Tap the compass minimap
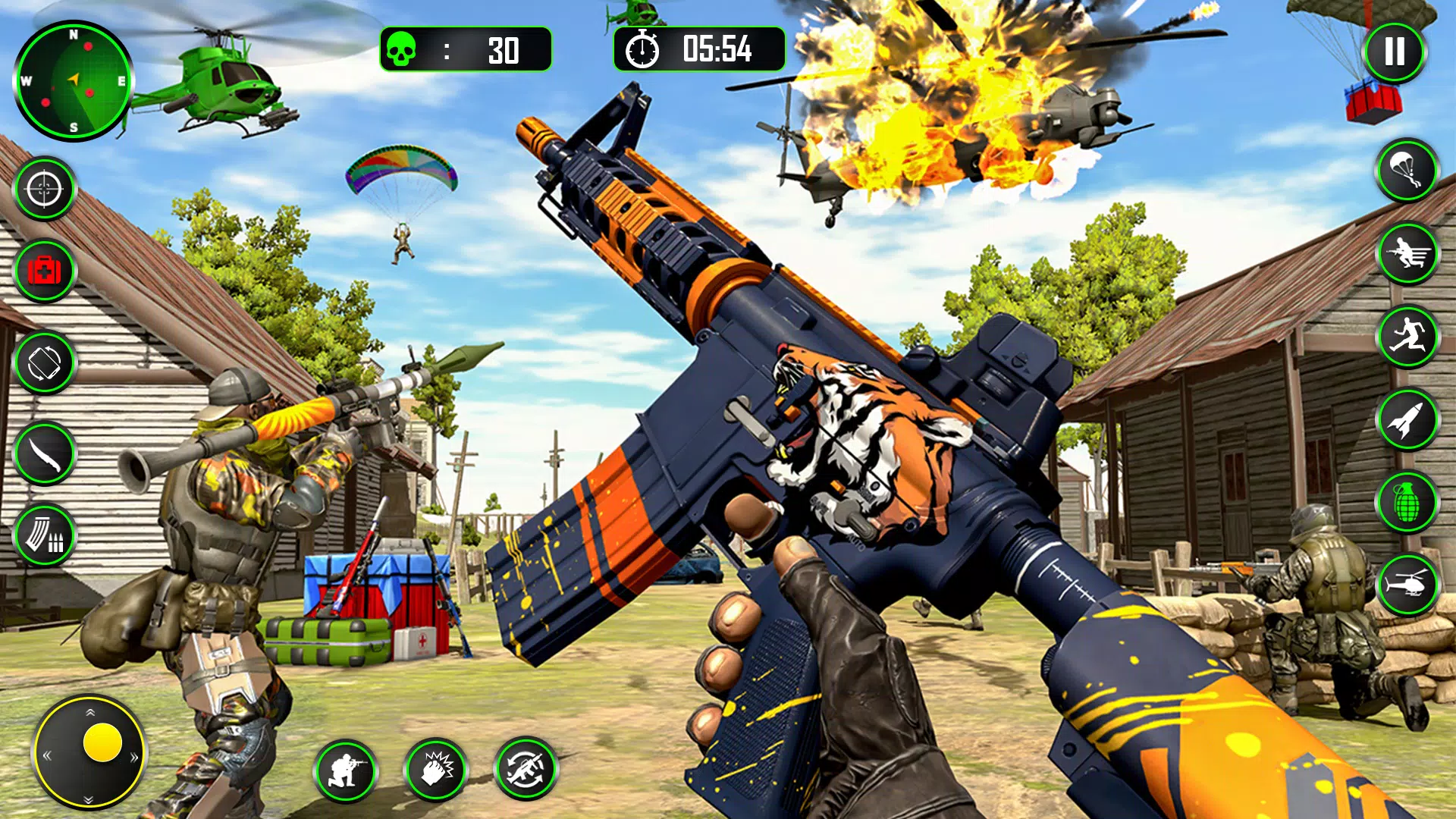Image resolution: width=1456 pixels, height=819 pixels. point(74,82)
